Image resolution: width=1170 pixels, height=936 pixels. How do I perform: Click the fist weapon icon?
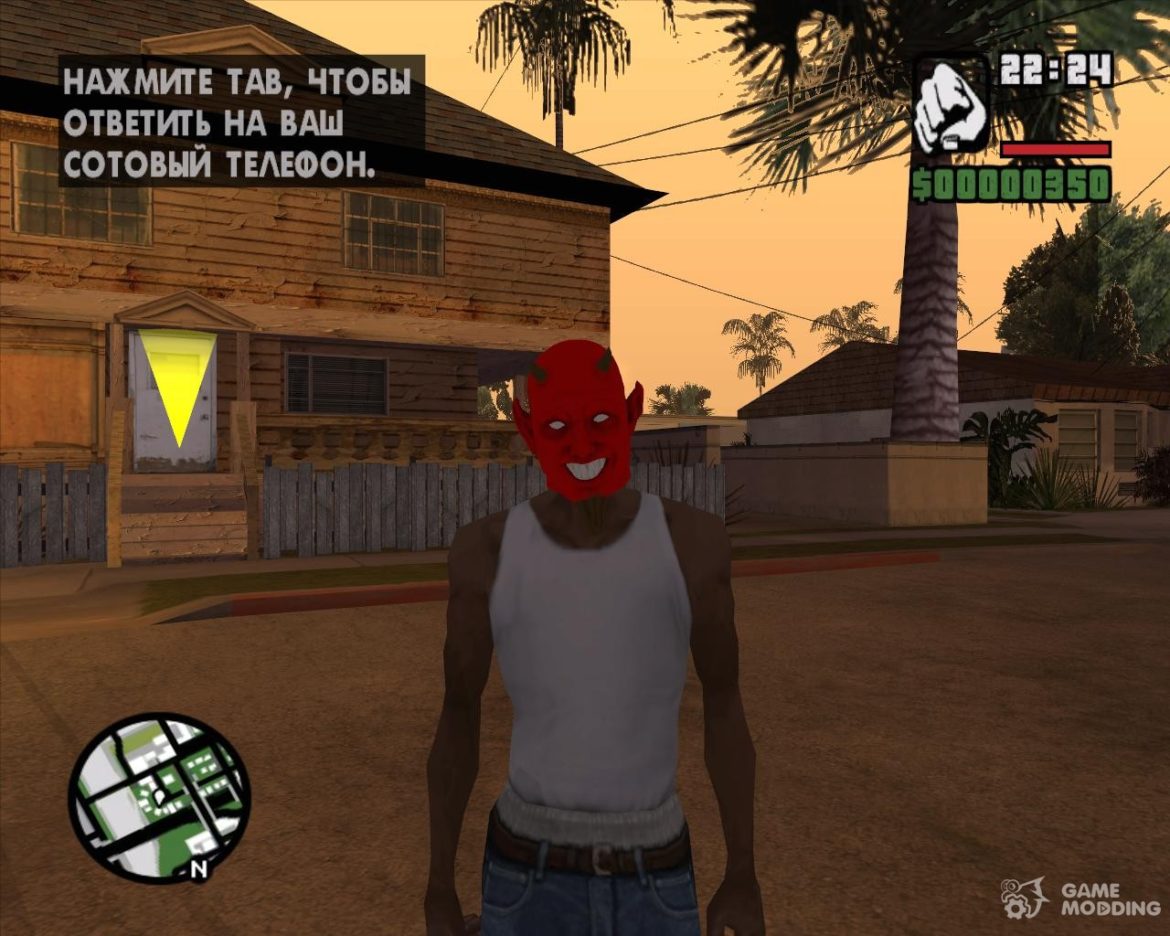950,106
